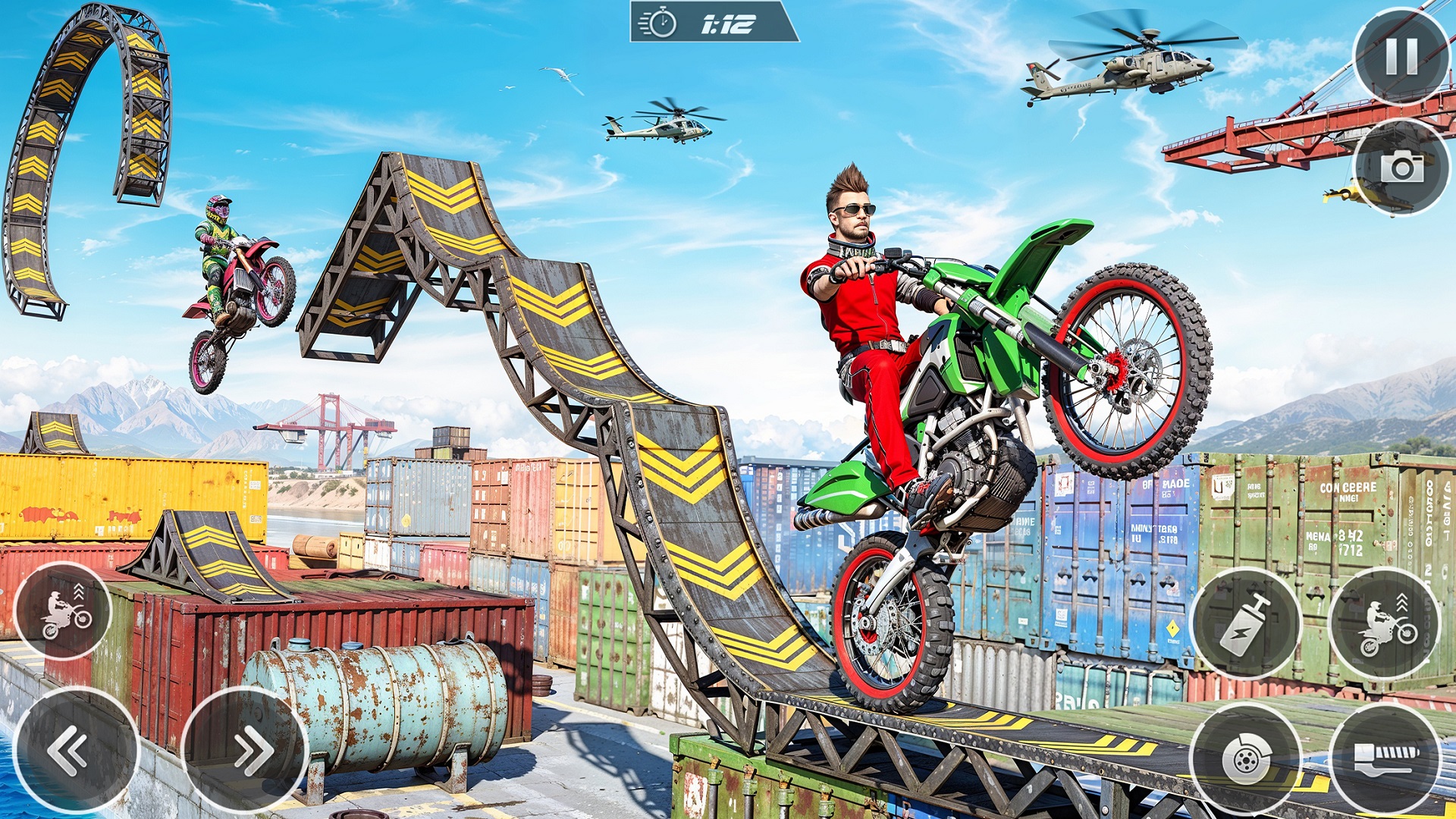Use the forward movement control
Image resolution: width=1456 pixels, height=819 pixels.
pos(250,751)
